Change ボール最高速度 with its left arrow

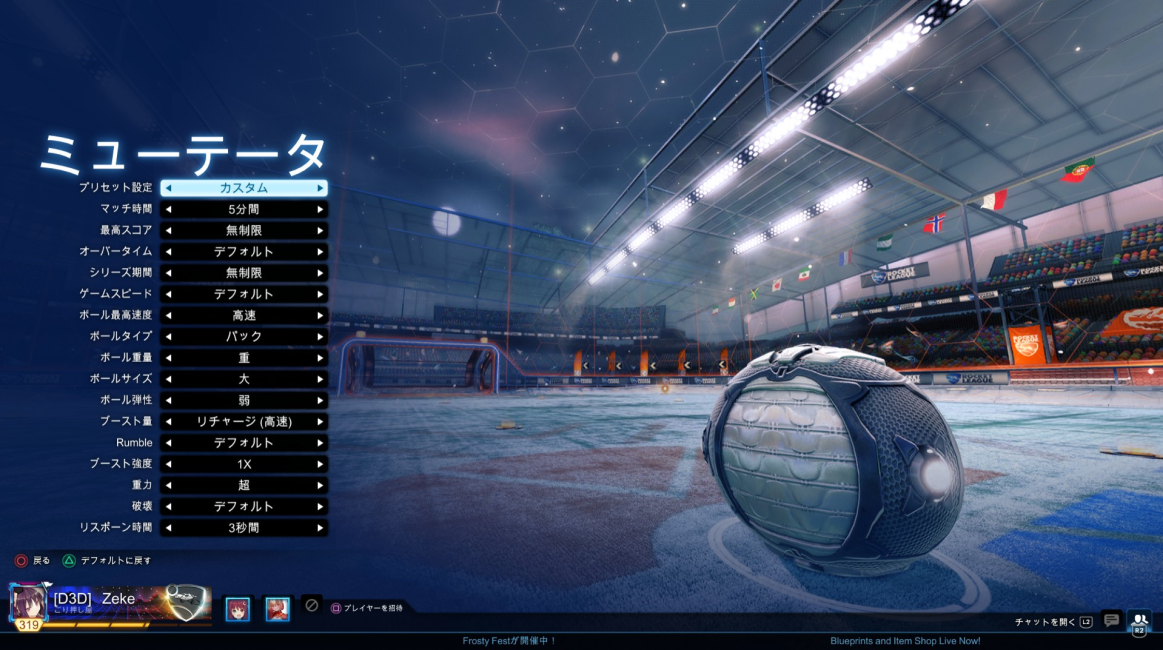coord(168,315)
